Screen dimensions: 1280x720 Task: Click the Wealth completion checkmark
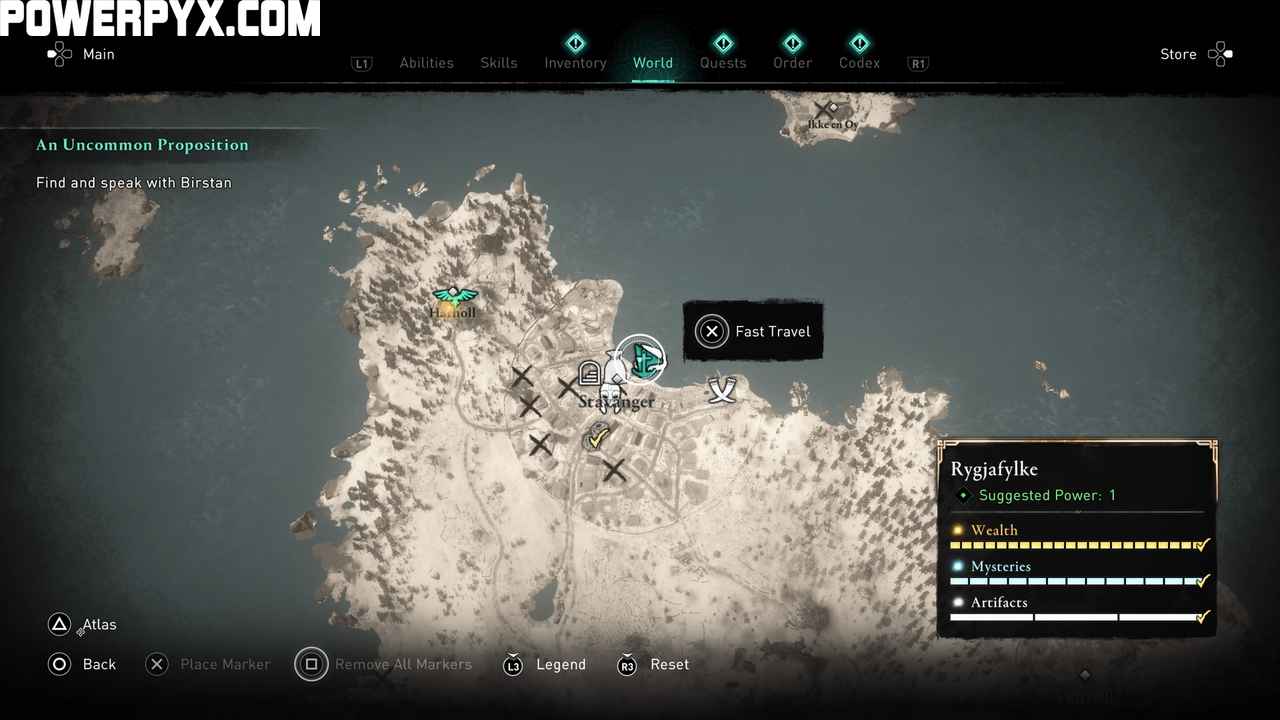tap(1203, 545)
